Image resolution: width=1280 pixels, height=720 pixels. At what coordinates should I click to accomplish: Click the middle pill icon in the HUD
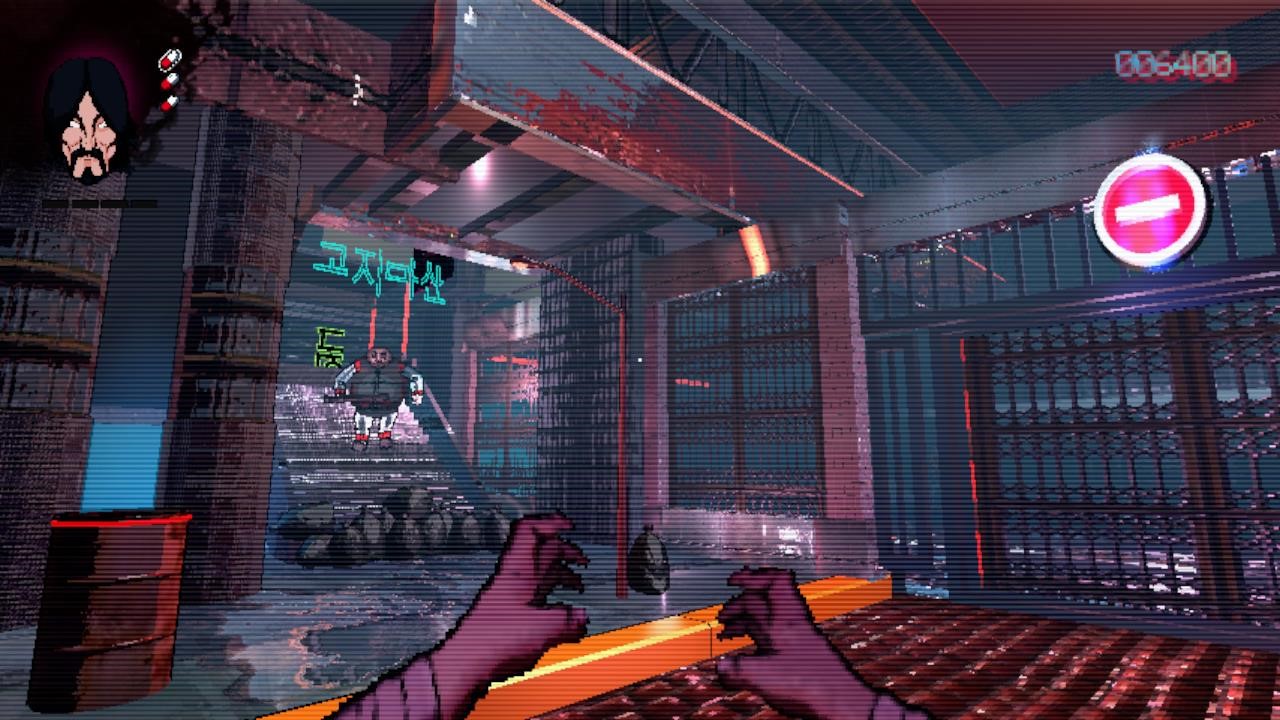point(170,80)
